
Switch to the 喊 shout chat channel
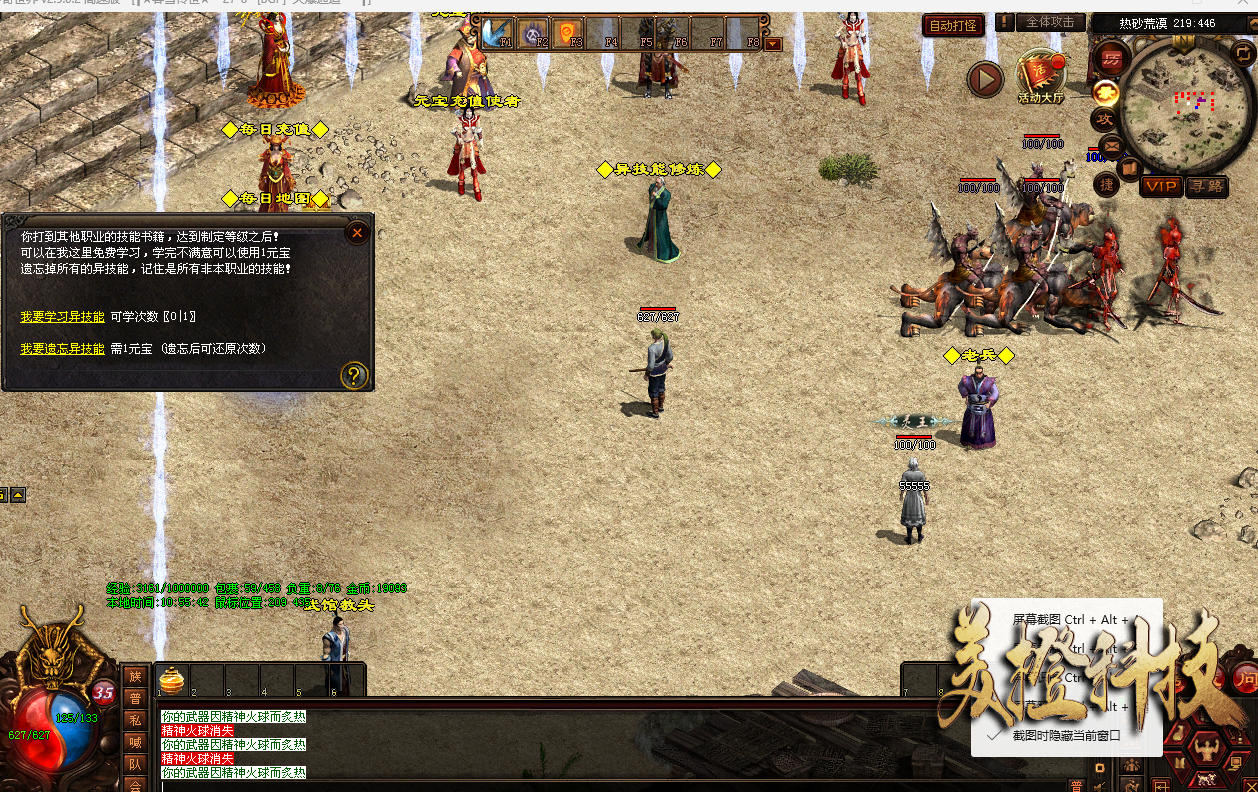[134, 742]
